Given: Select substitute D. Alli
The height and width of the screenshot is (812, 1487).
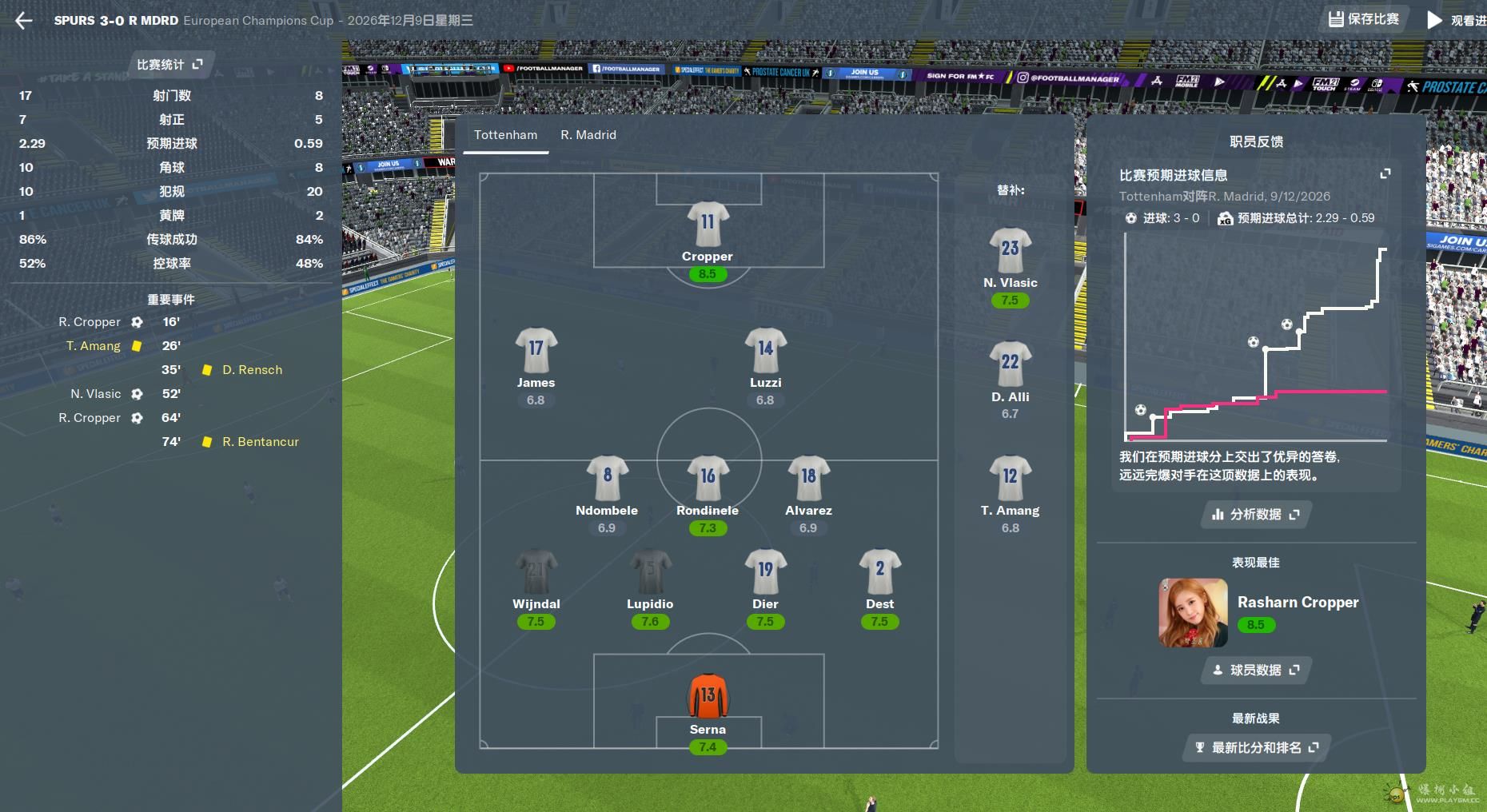Looking at the screenshot, I should tap(1010, 364).
